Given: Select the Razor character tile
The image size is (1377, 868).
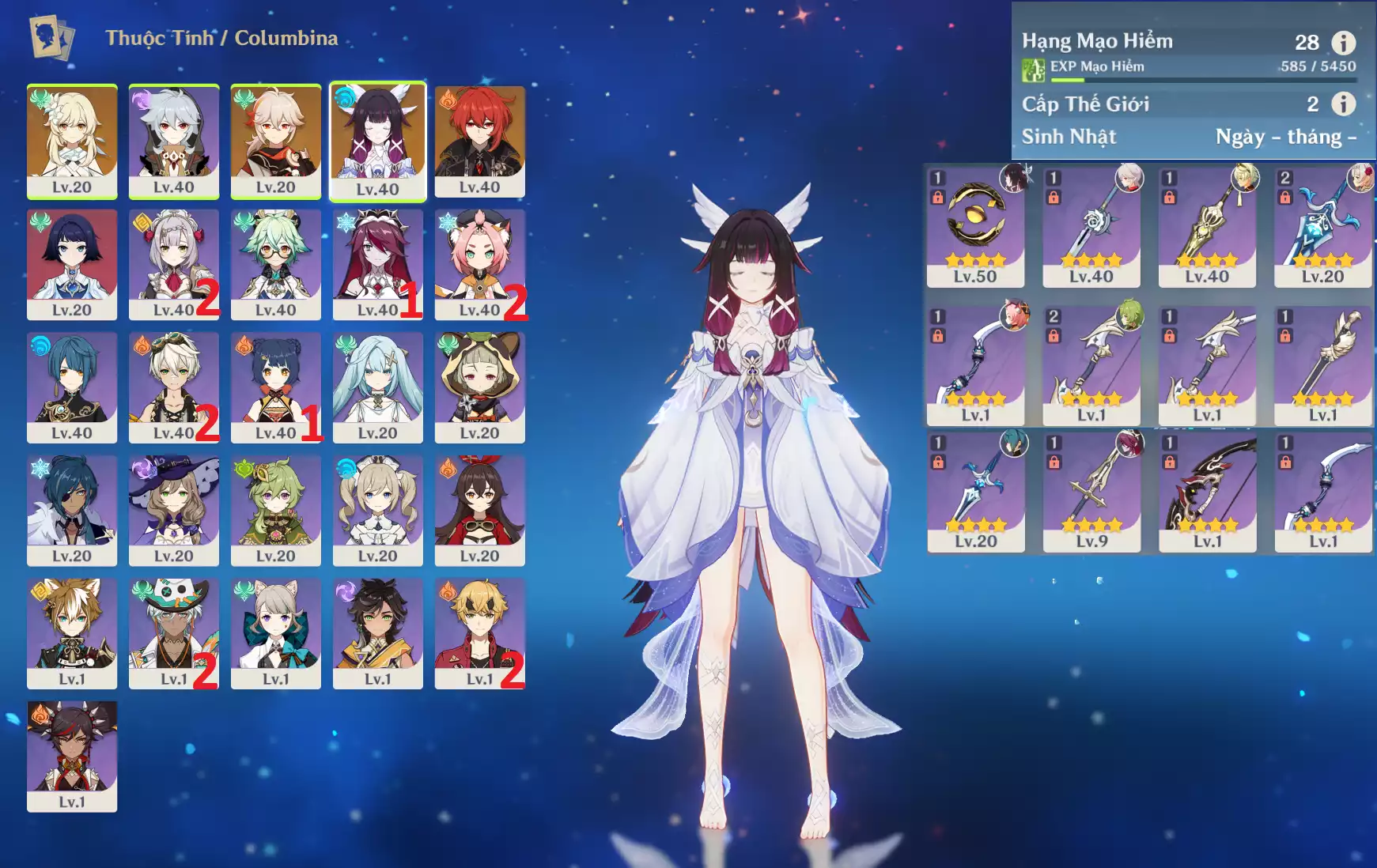Looking at the screenshot, I should coord(174,141).
